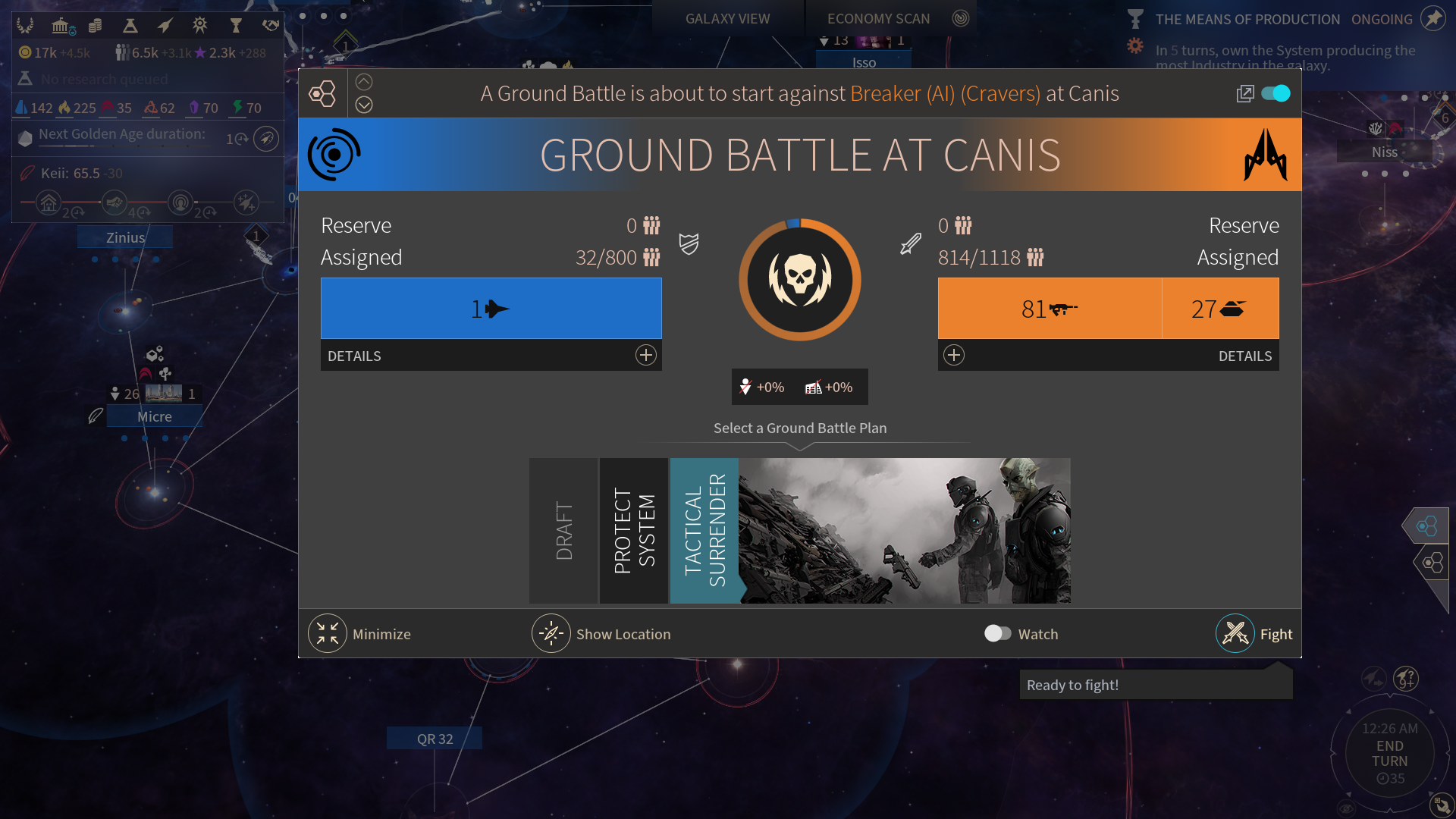Show Location of the battle
The image size is (1456, 819).
coord(551,634)
